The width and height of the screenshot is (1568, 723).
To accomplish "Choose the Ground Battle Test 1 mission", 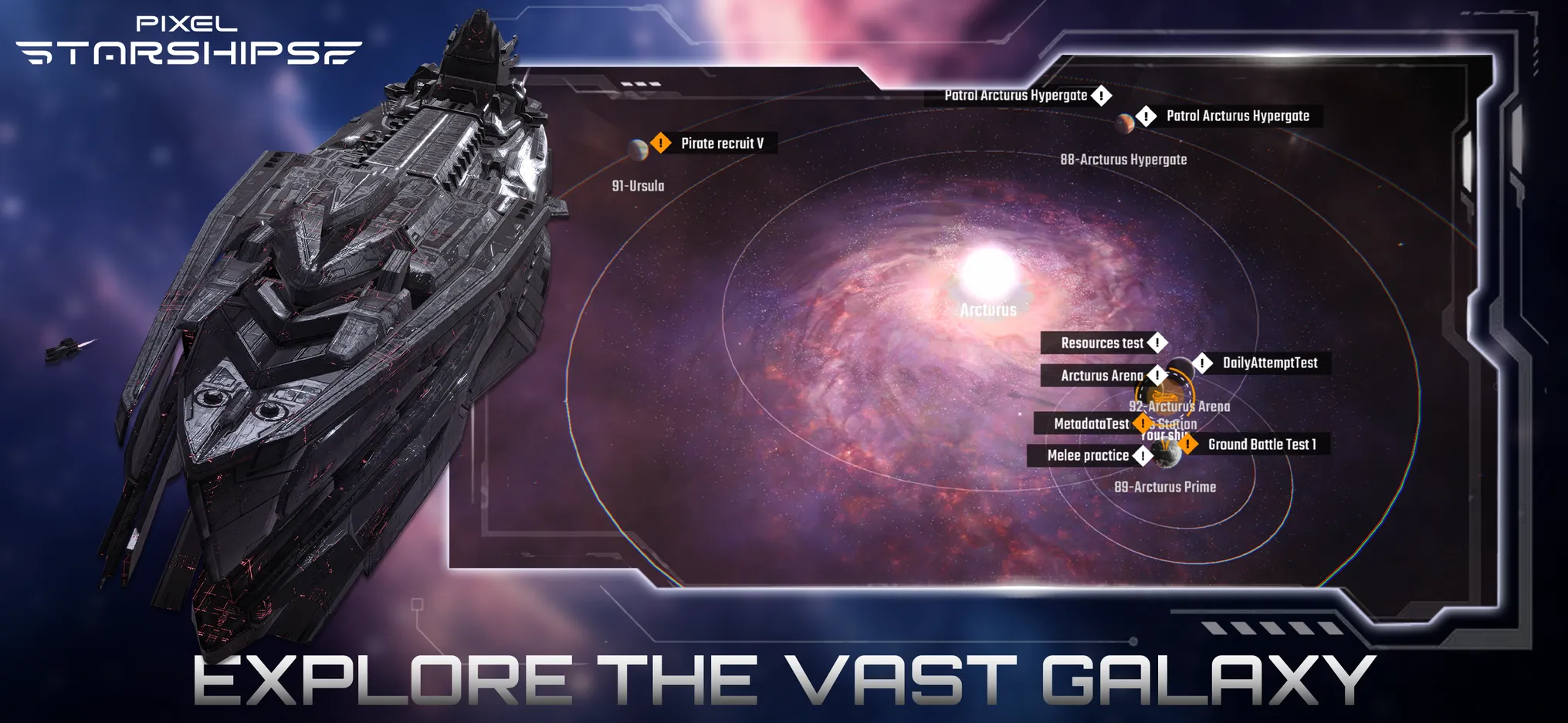I will click(1187, 444).
